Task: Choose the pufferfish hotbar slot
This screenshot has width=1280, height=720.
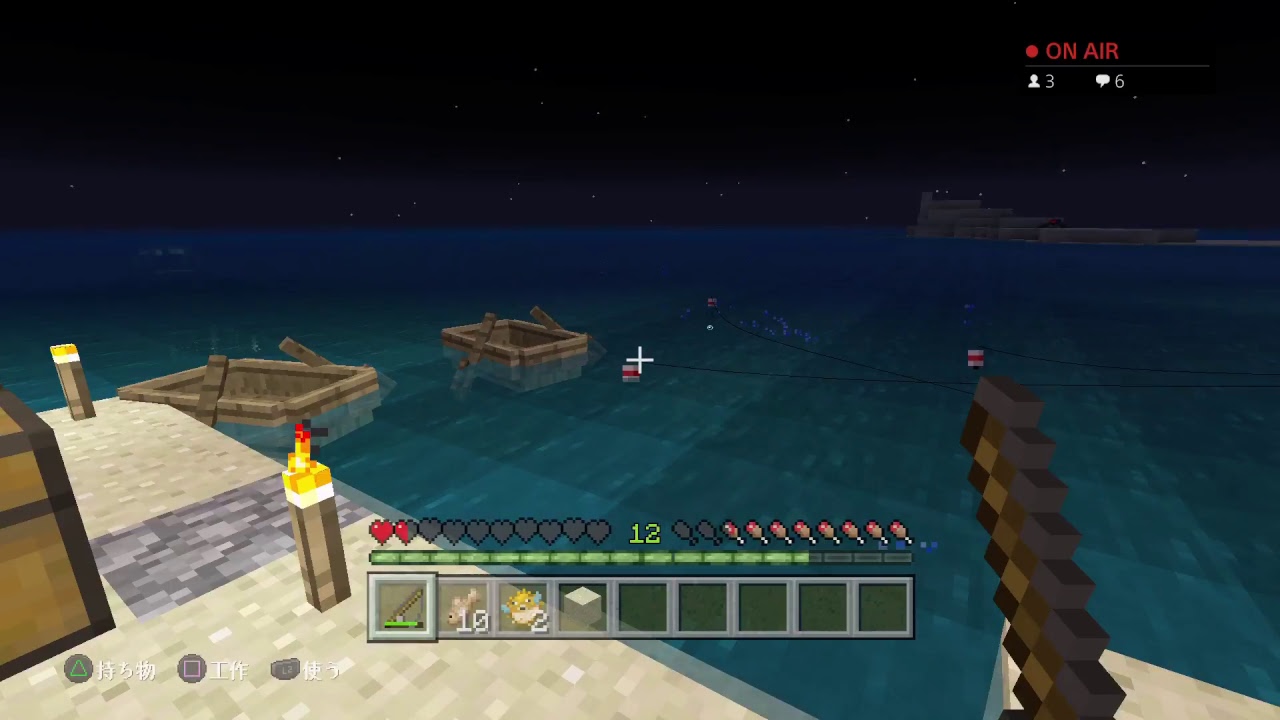Action: coord(524,607)
